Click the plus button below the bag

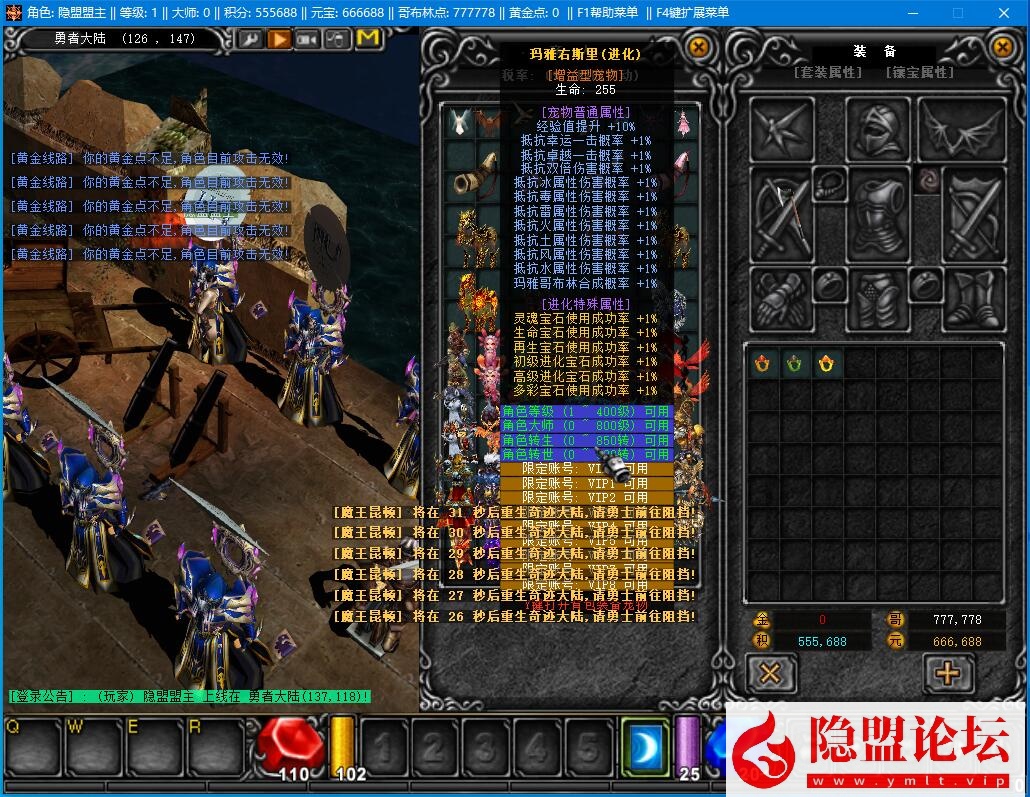click(946, 673)
